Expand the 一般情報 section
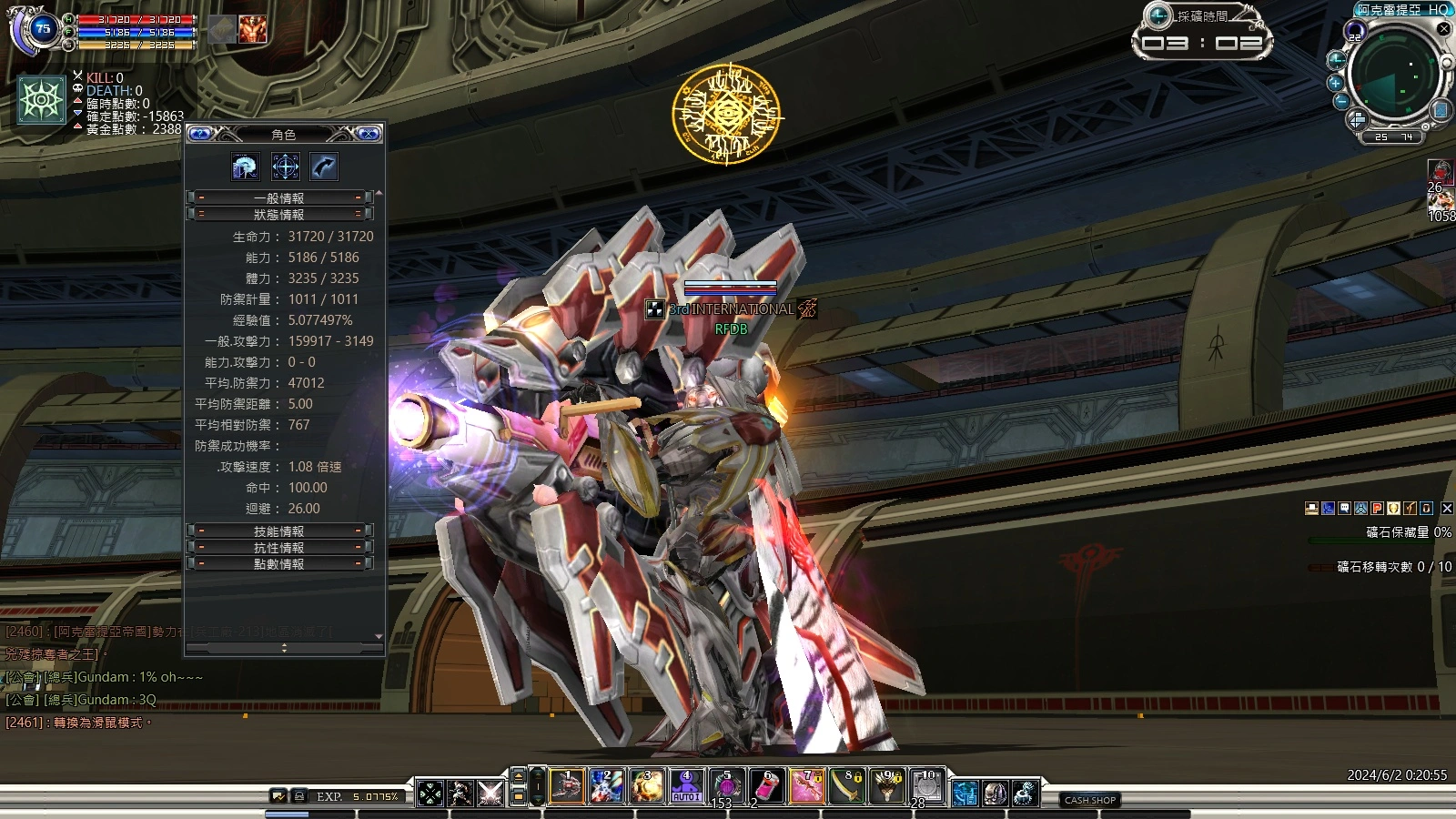The height and width of the screenshot is (819, 1456). coord(279,197)
